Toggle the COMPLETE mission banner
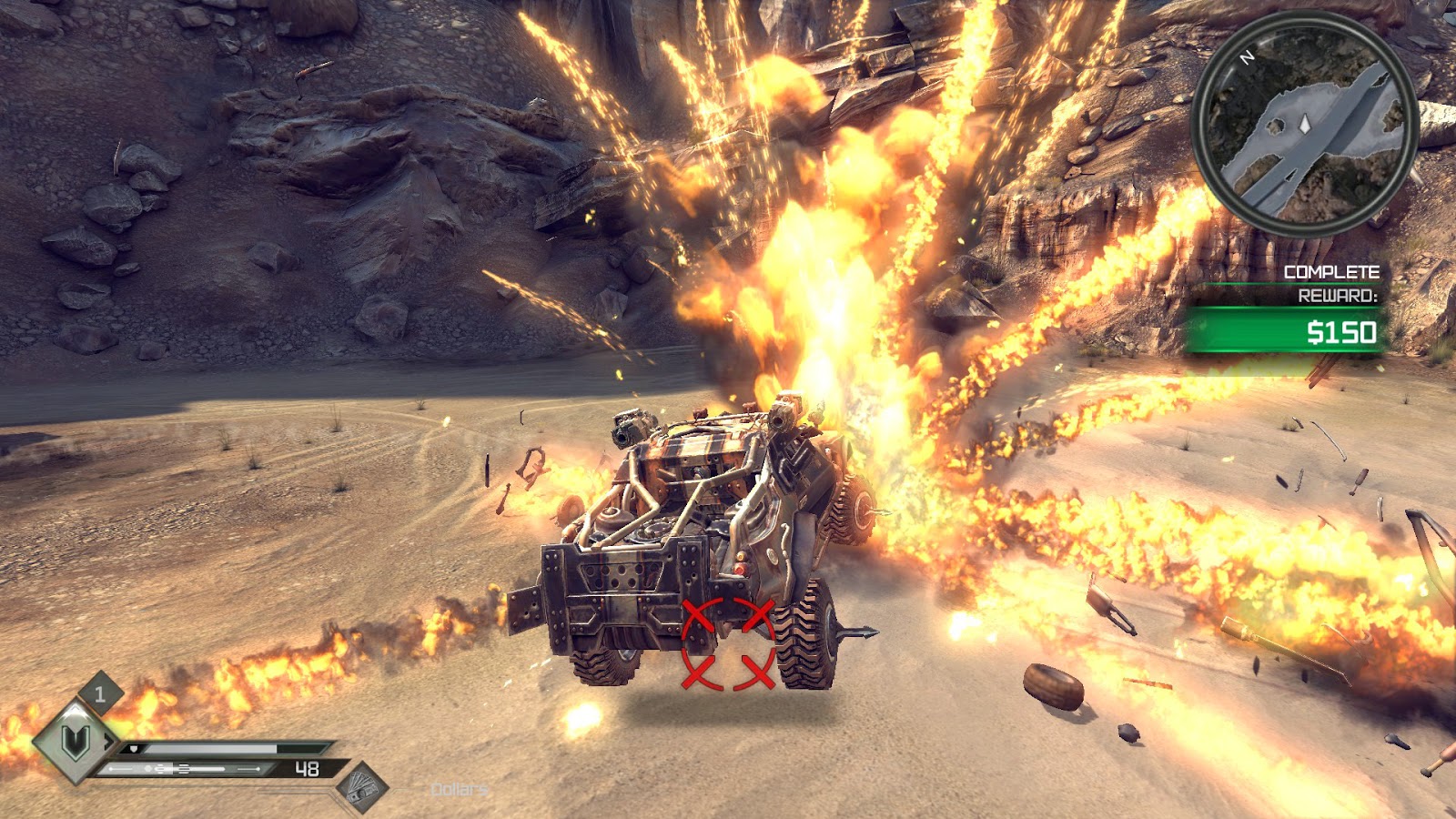The image size is (1456, 819). [1332, 270]
